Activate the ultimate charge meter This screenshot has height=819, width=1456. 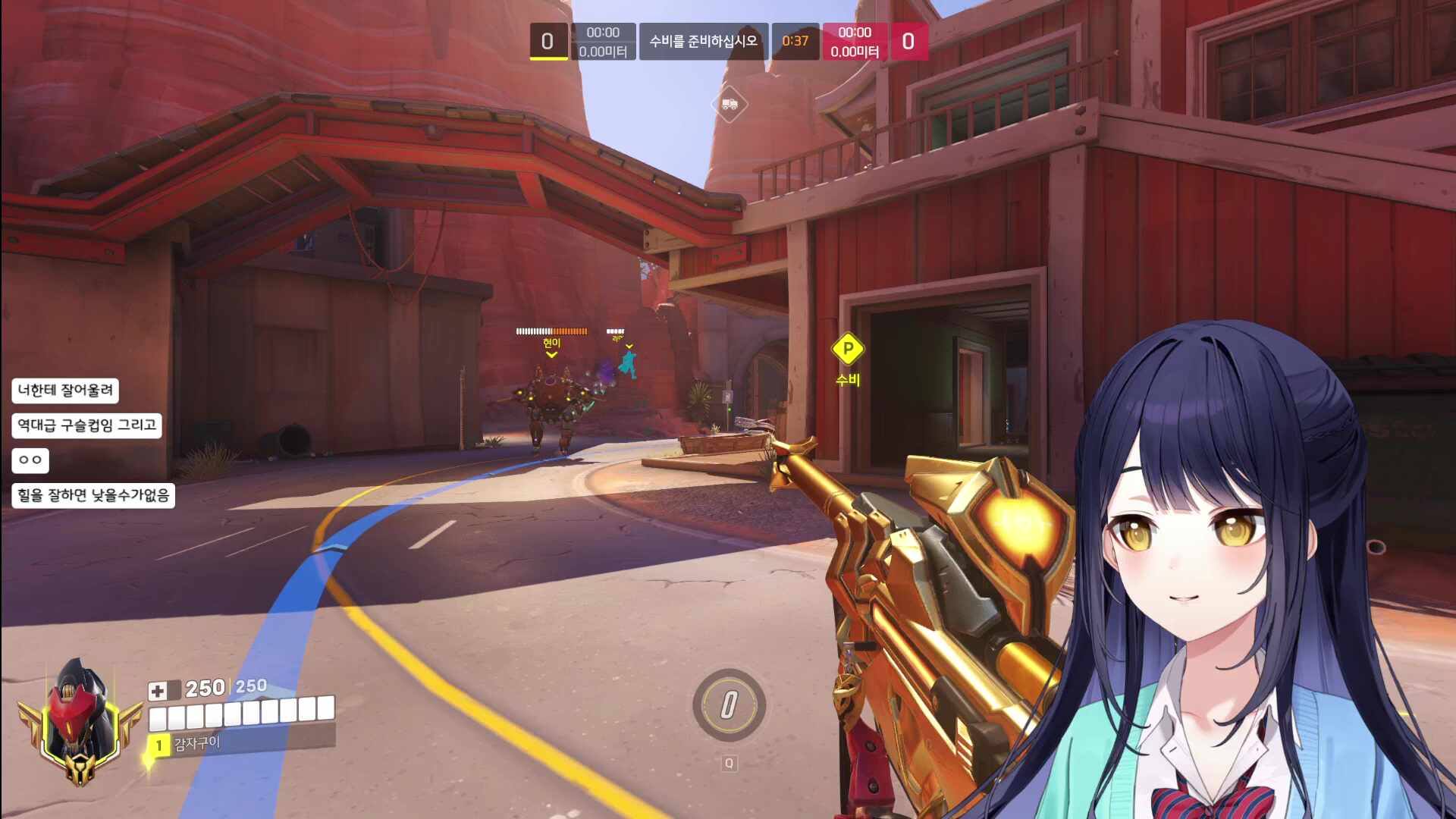coord(729,705)
